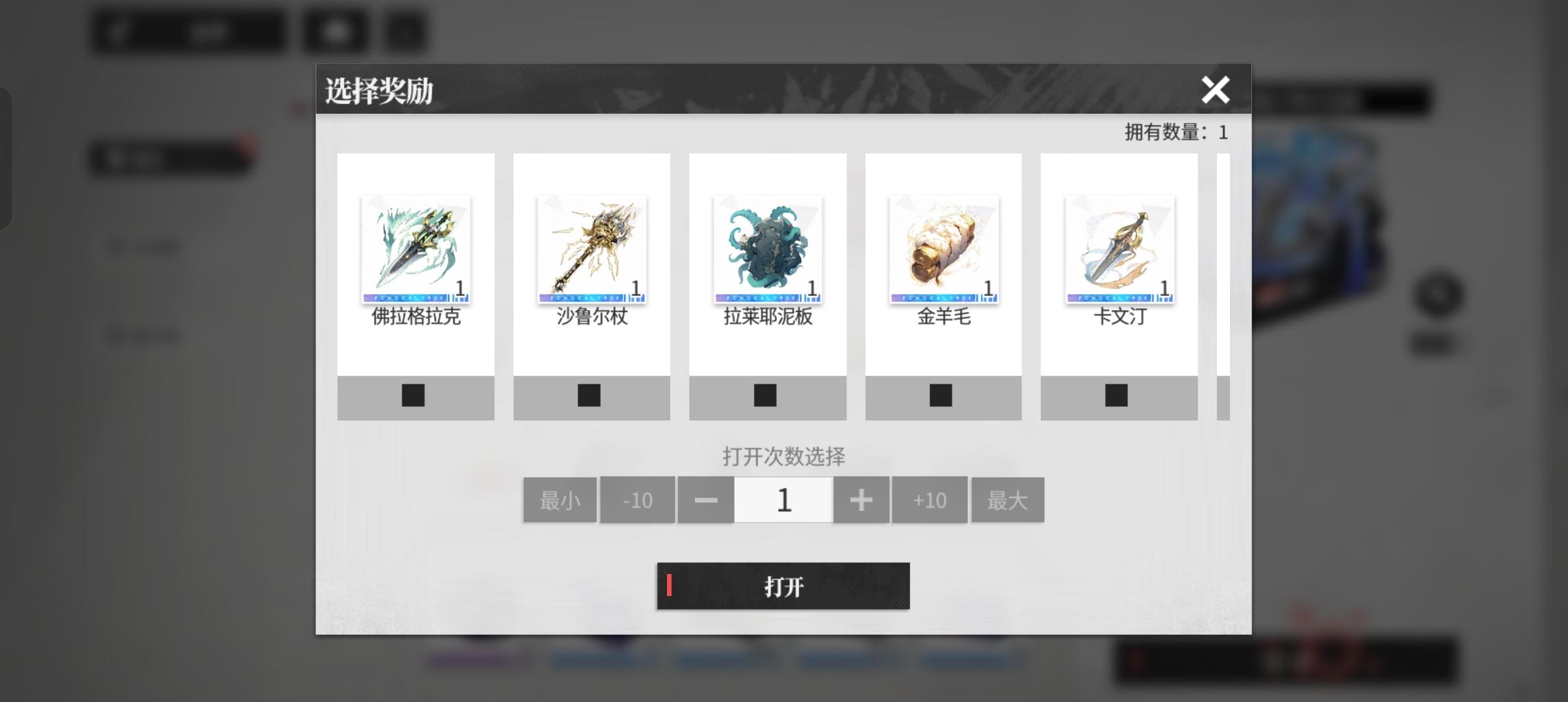Screen dimensions: 1568x702
Task: Enable the checkbox under 卡文汀
Action: (x=1117, y=395)
